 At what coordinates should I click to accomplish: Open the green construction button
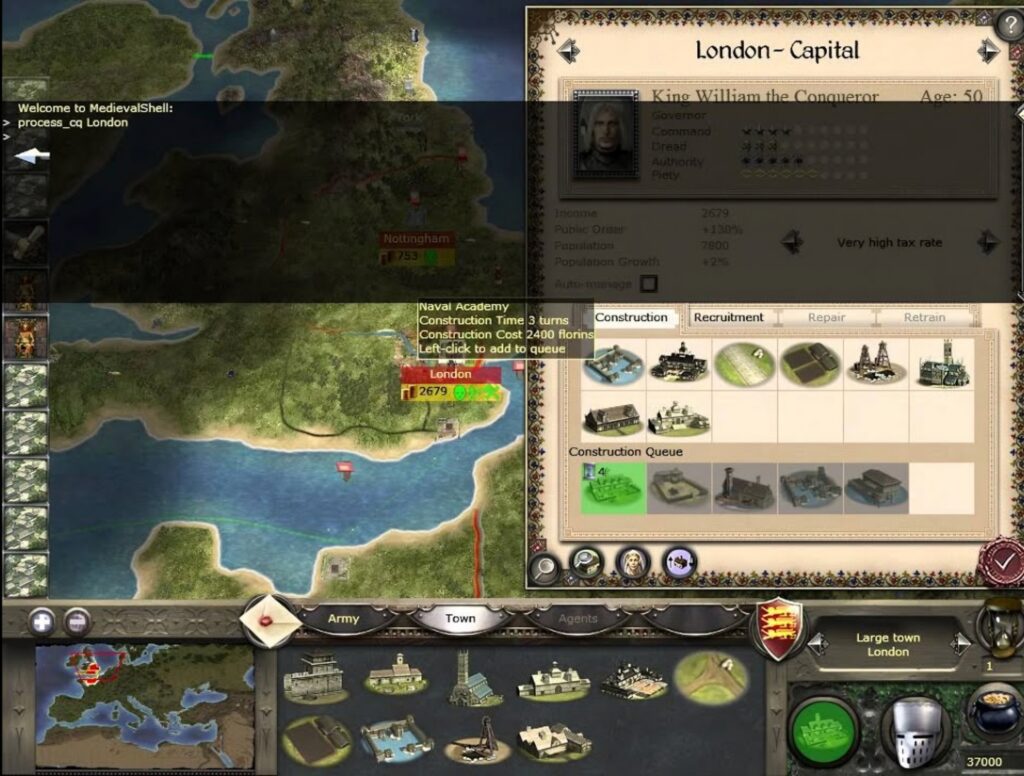point(824,731)
